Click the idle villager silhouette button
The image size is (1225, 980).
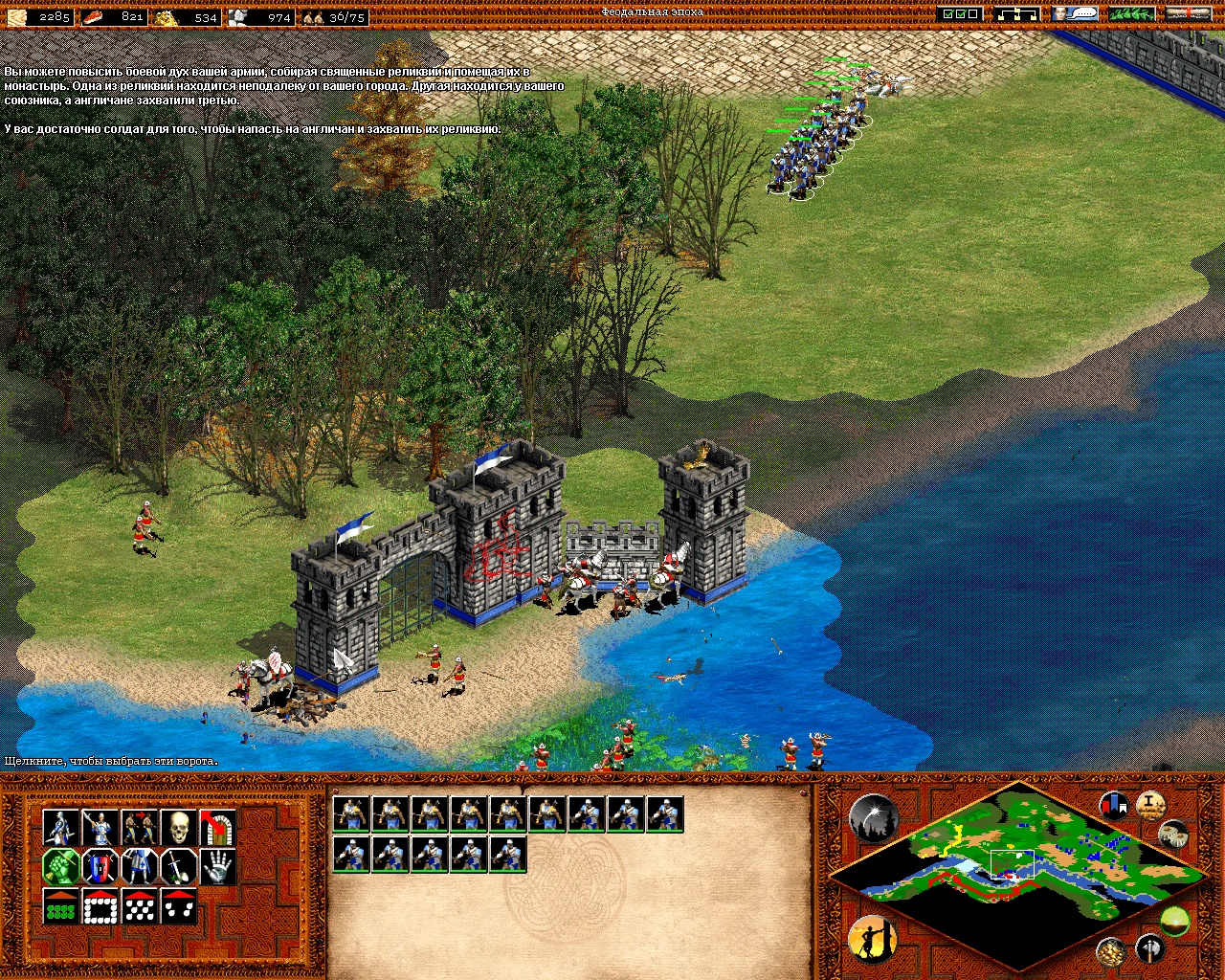tap(872, 938)
